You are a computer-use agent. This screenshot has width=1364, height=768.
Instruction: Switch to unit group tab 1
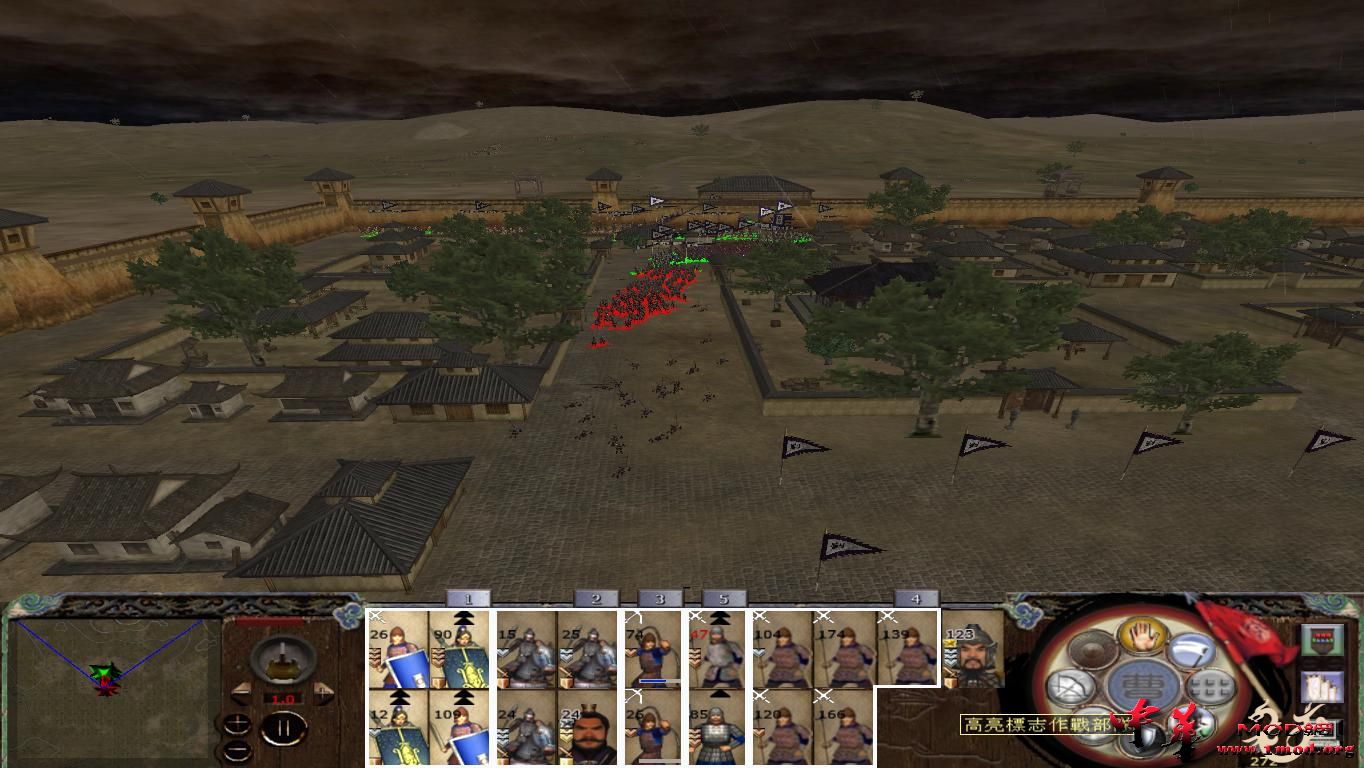click(x=467, y=598)
